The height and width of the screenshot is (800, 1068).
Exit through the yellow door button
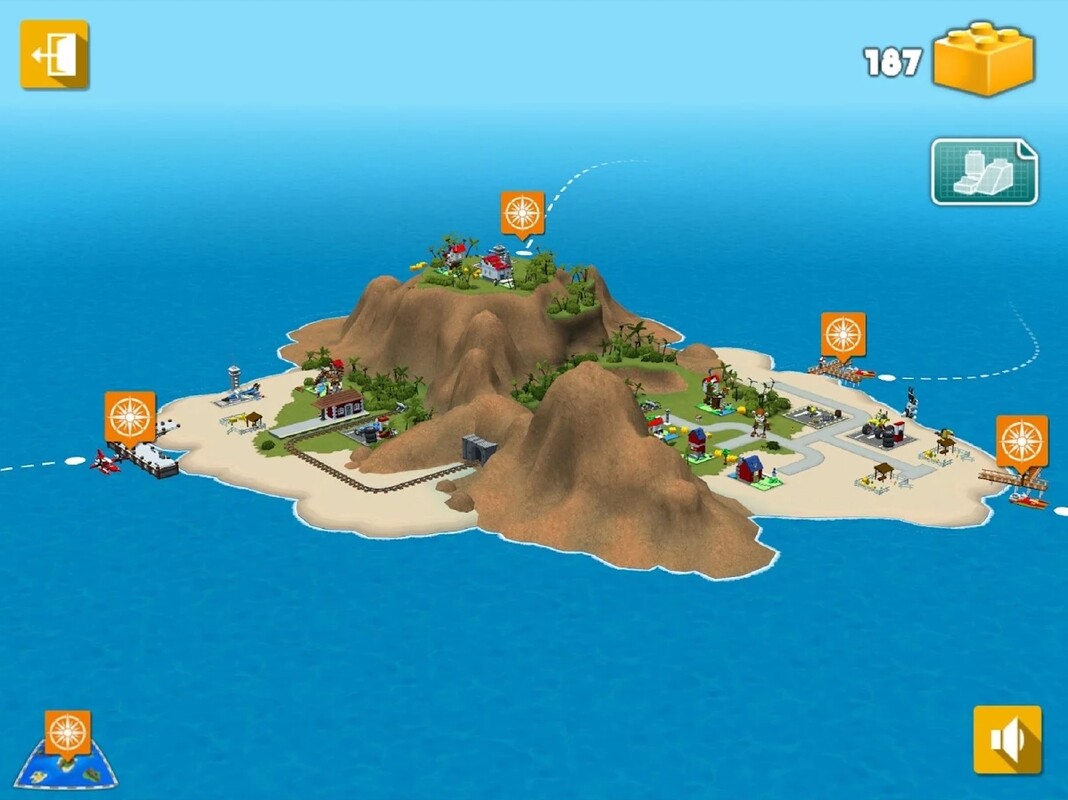tap(54, 55)
